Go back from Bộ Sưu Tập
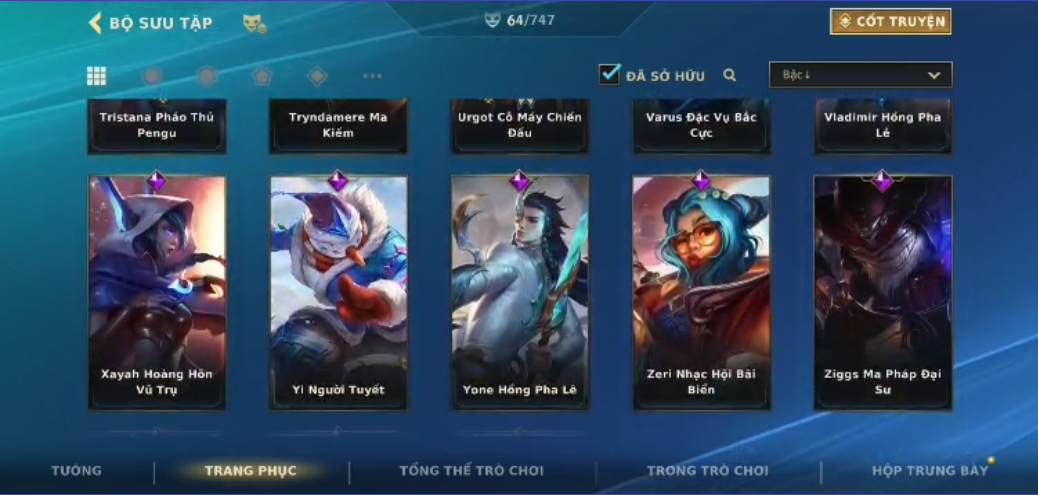The height and width of the screenshot is (495, 1038). (96, 23)
